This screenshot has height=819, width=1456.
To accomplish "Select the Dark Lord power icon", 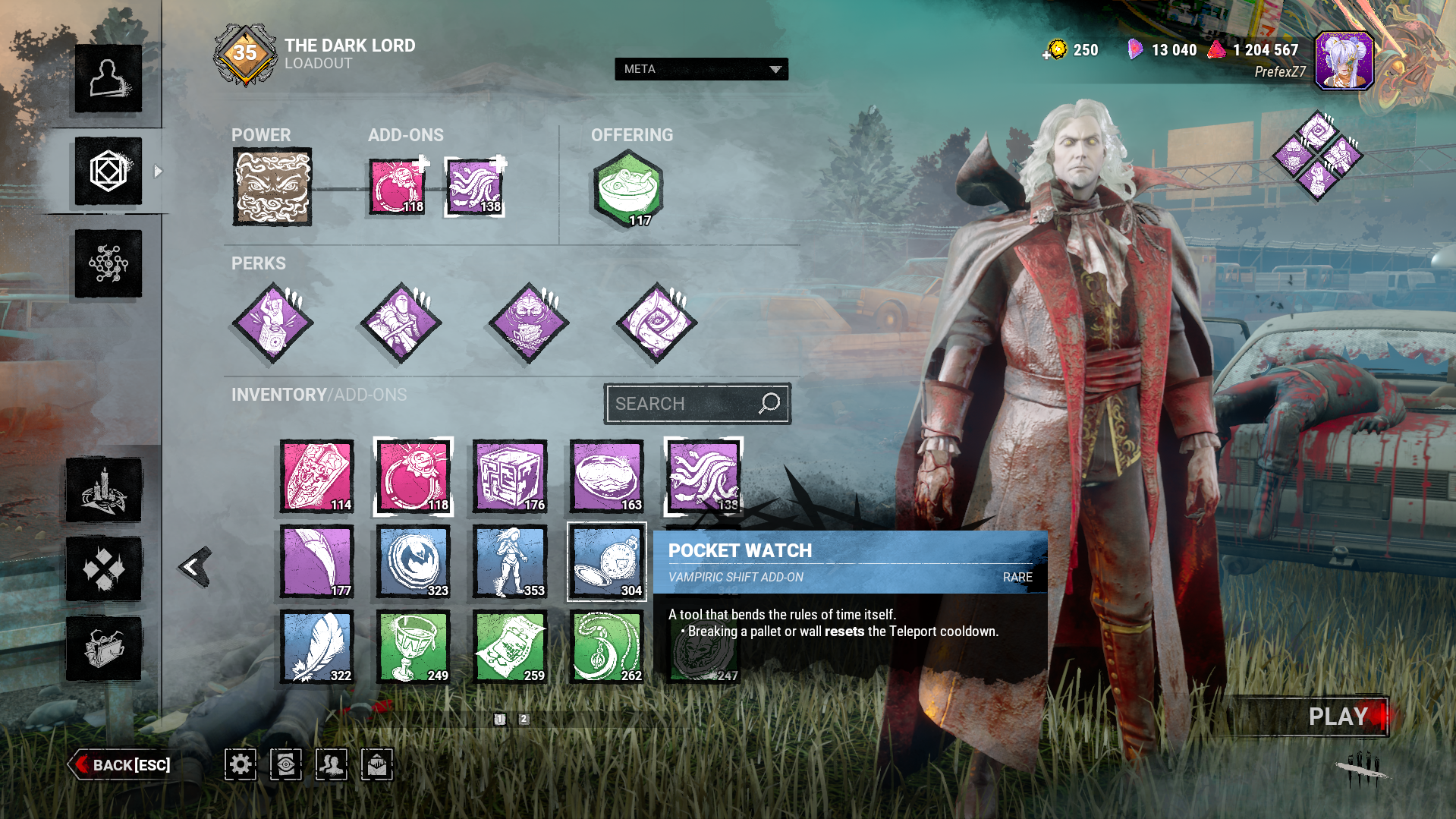I will (272, 187).
